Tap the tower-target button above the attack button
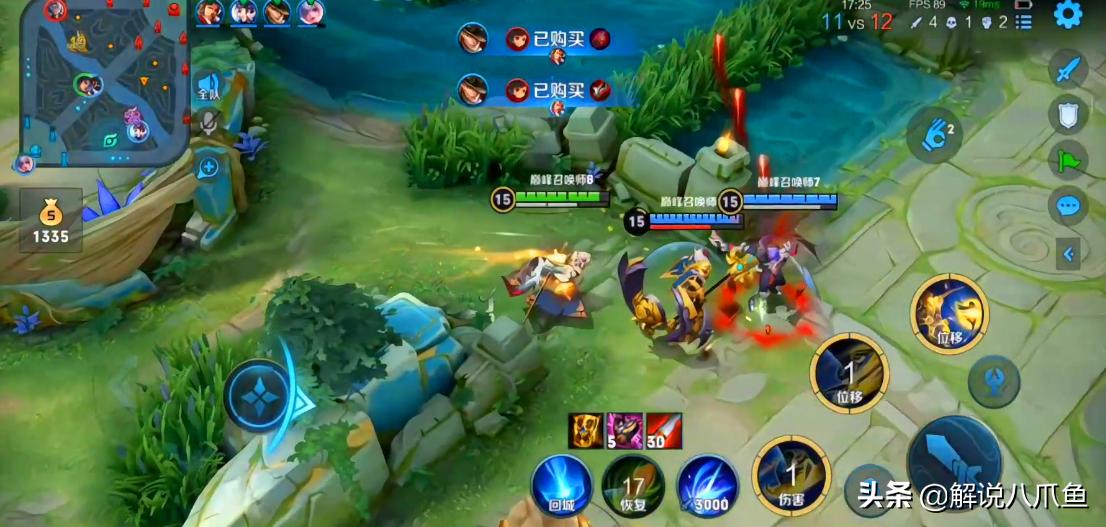Screen dimensions: 1106x527 994,381
